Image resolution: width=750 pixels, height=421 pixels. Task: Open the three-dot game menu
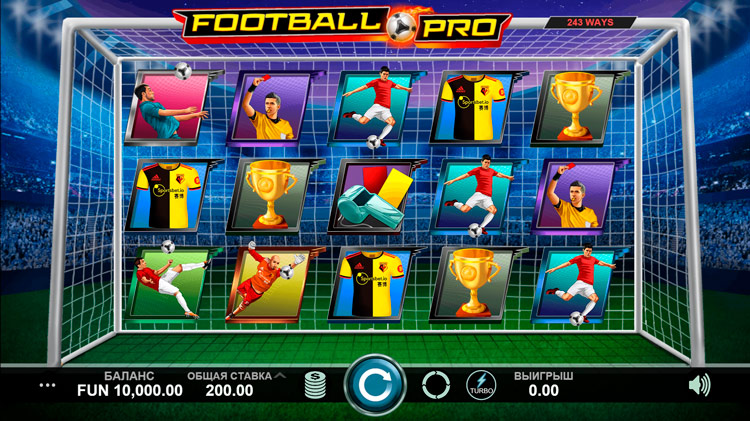click(x=48, y=384)
